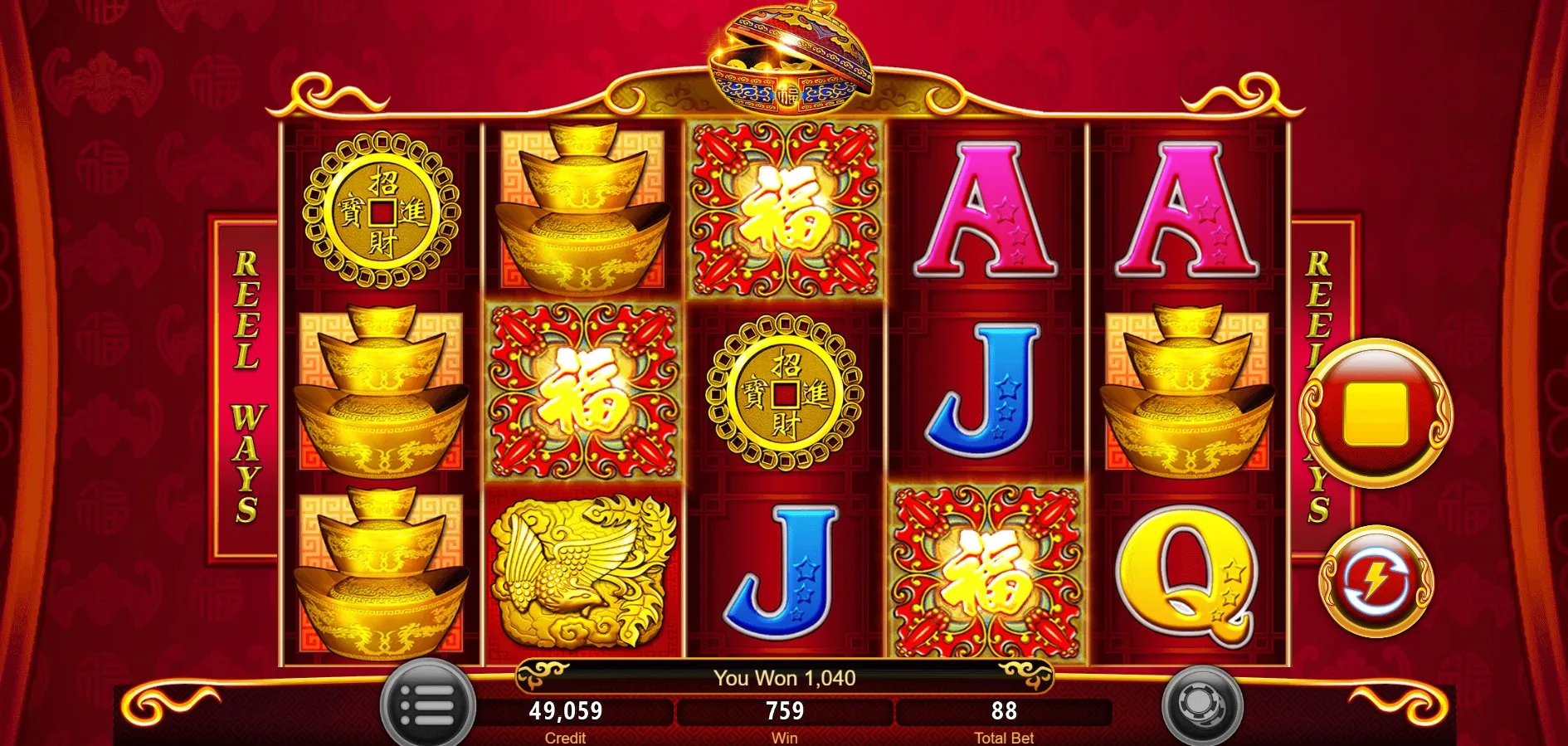This screenshot has width=1568, height=746.
Task: Open the casino chip bet settings
Action: (x=1200, y=706)
